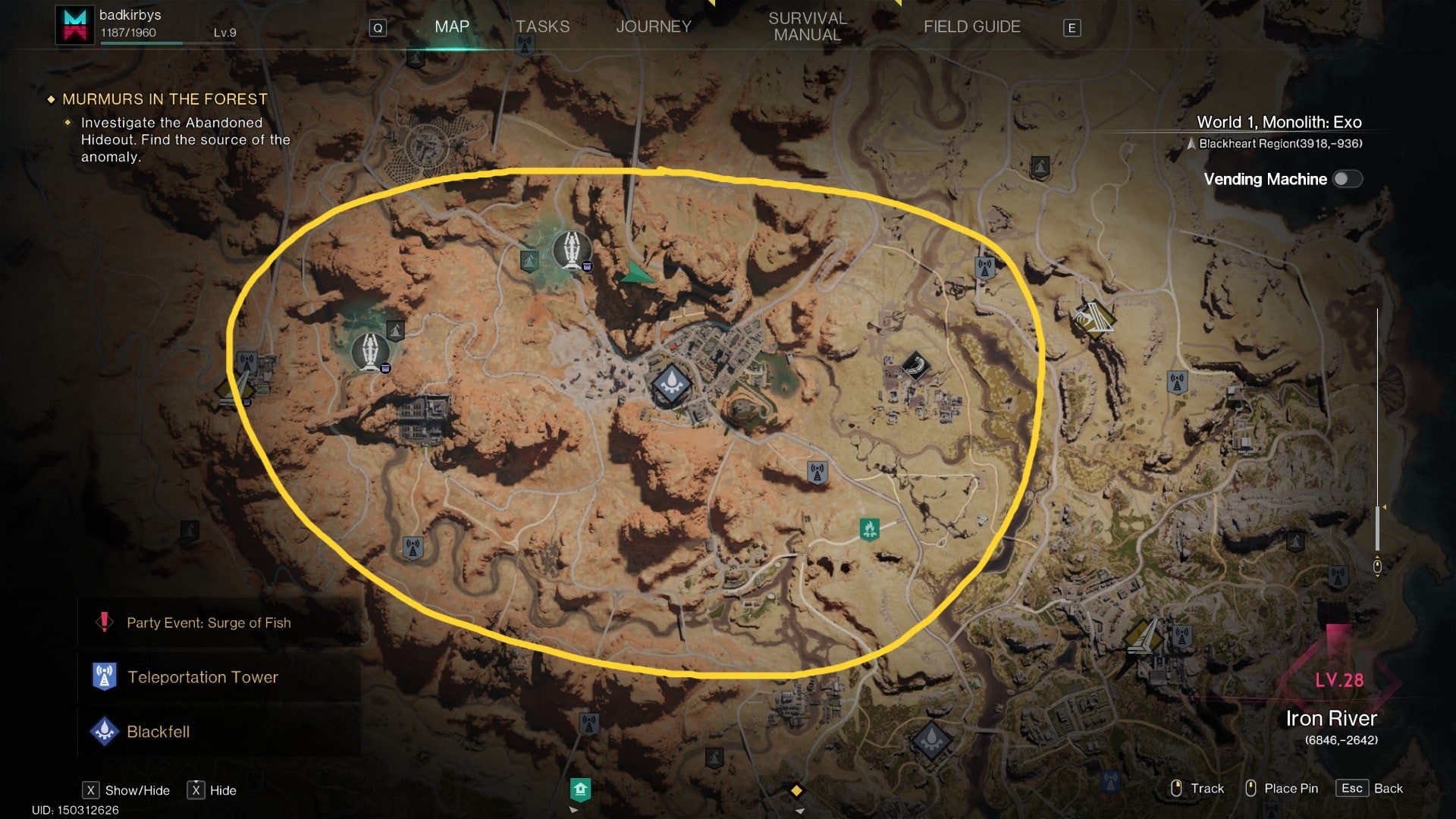Viewport: 1456px width, 819px height.
Task: Select the Party Event: Surge of Fish icon
Action: [x=102, y=622]
